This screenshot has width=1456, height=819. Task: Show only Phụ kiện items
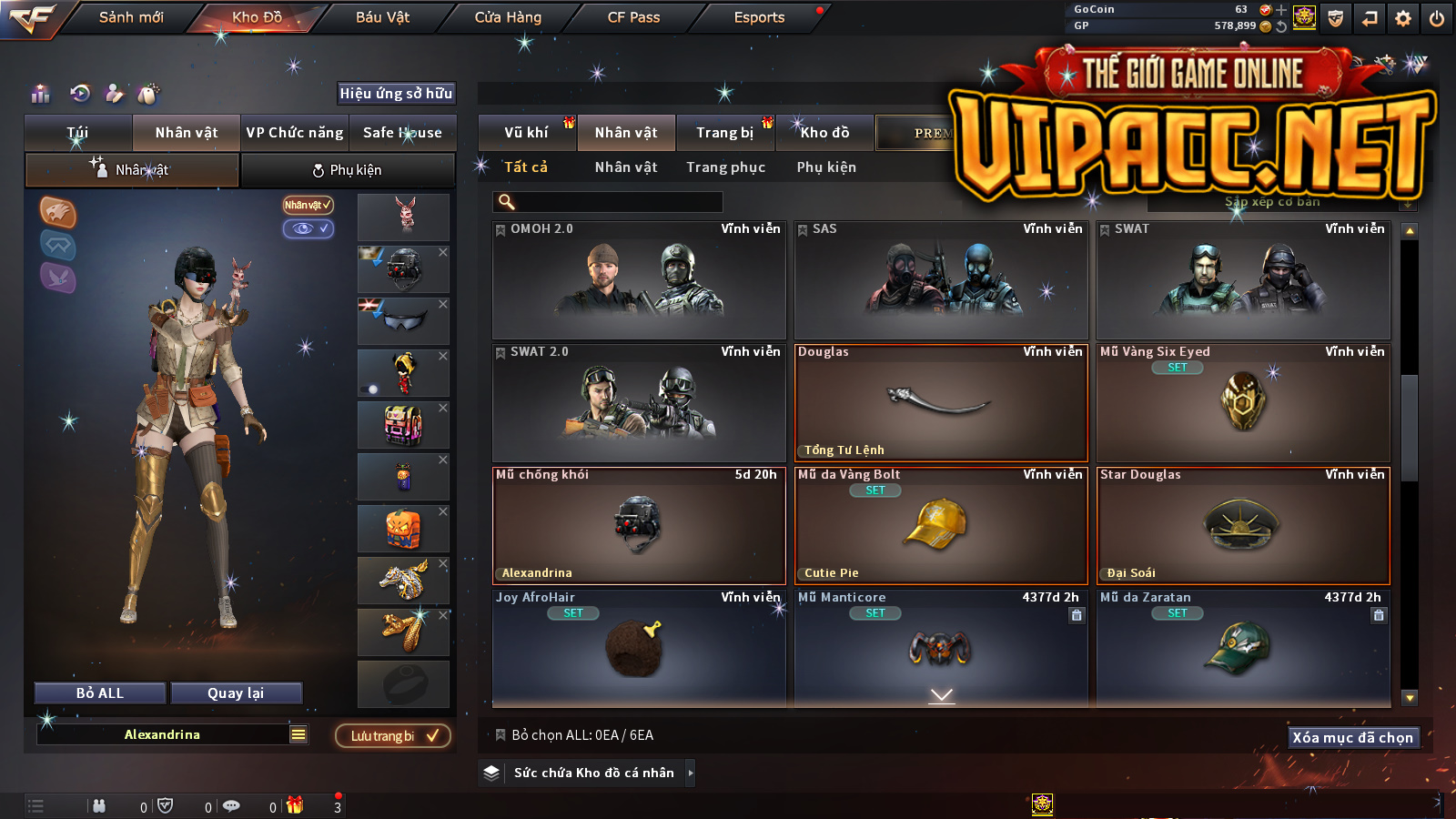826,167
